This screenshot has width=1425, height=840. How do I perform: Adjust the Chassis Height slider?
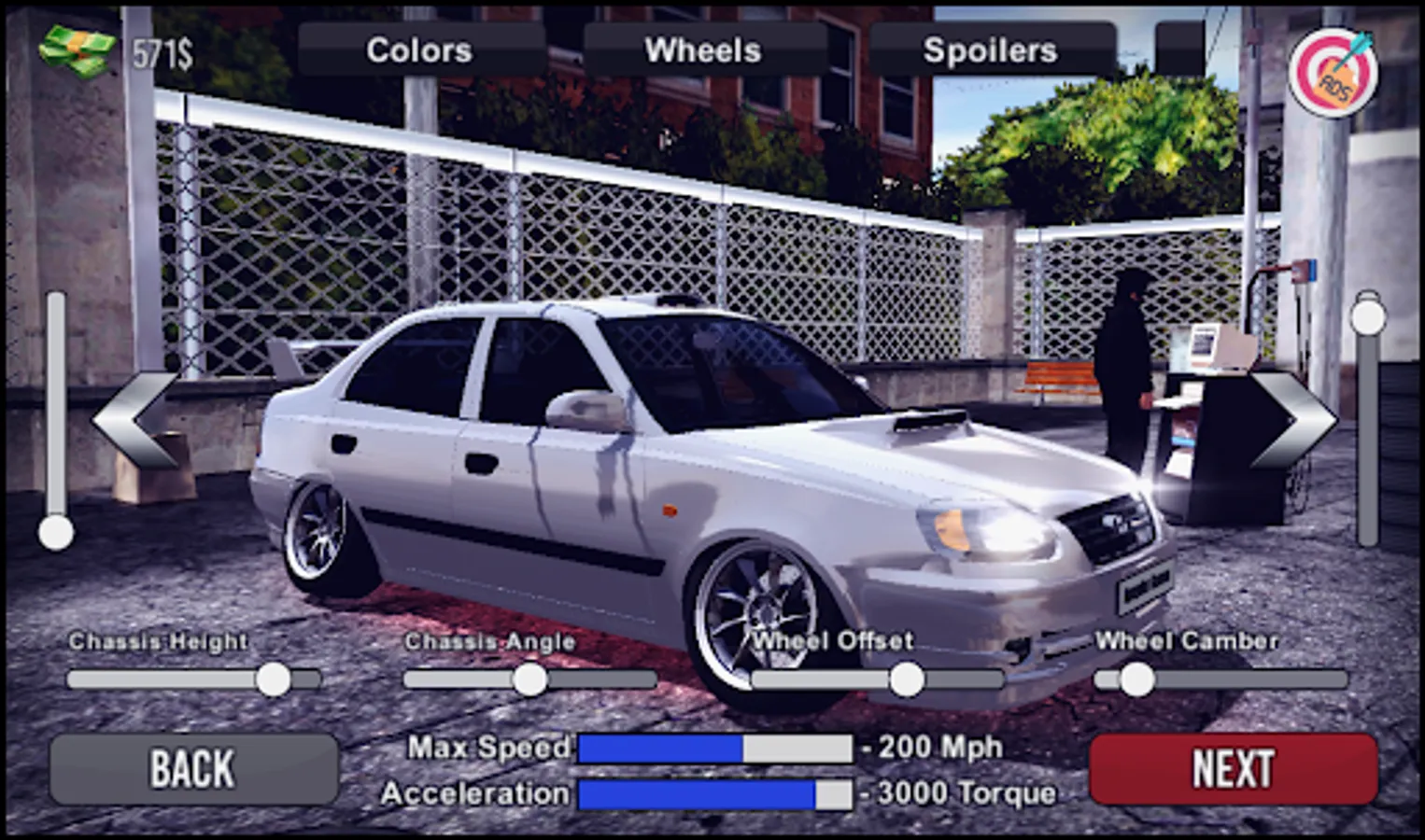(275, 679)
